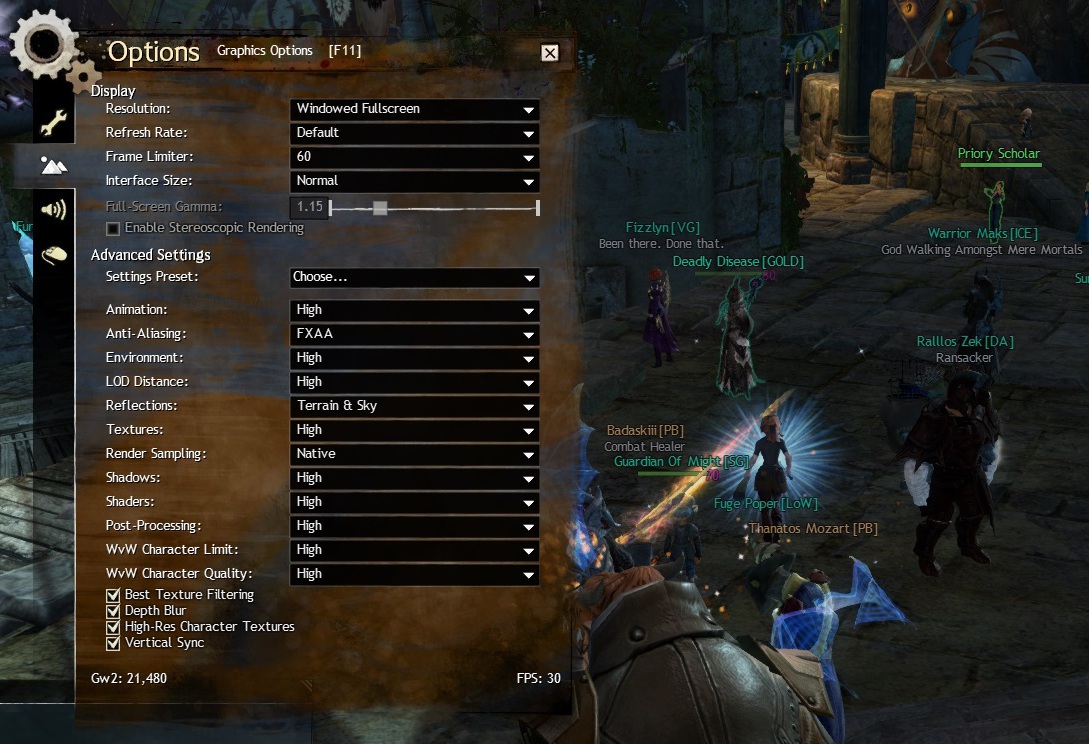
Task: Open the Anti-Aliasing dropdown
Action: 415,334
